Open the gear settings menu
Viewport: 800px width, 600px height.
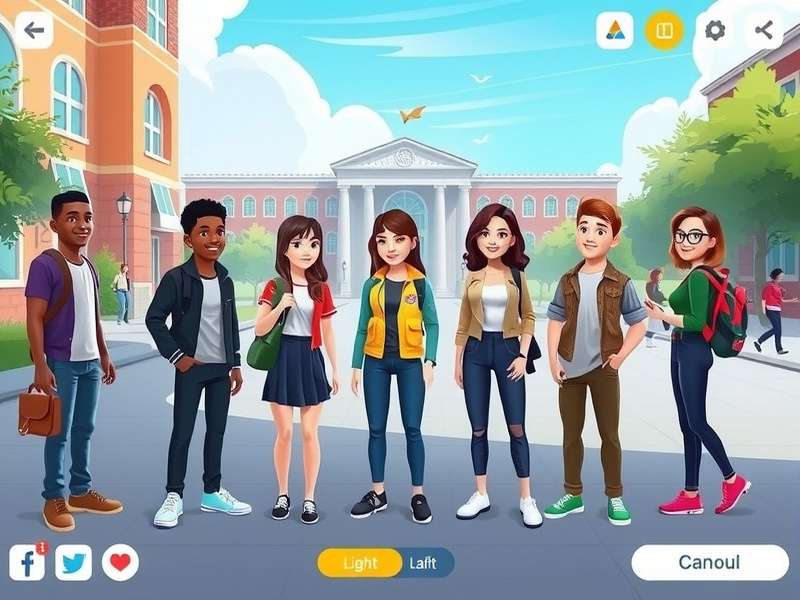714,30
